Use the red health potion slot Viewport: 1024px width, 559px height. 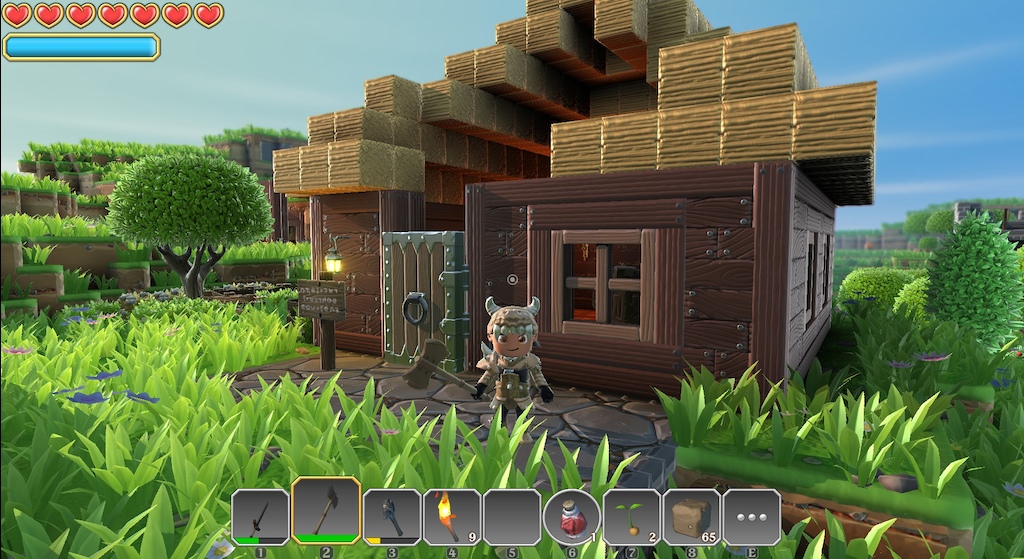tap(571, 518)
